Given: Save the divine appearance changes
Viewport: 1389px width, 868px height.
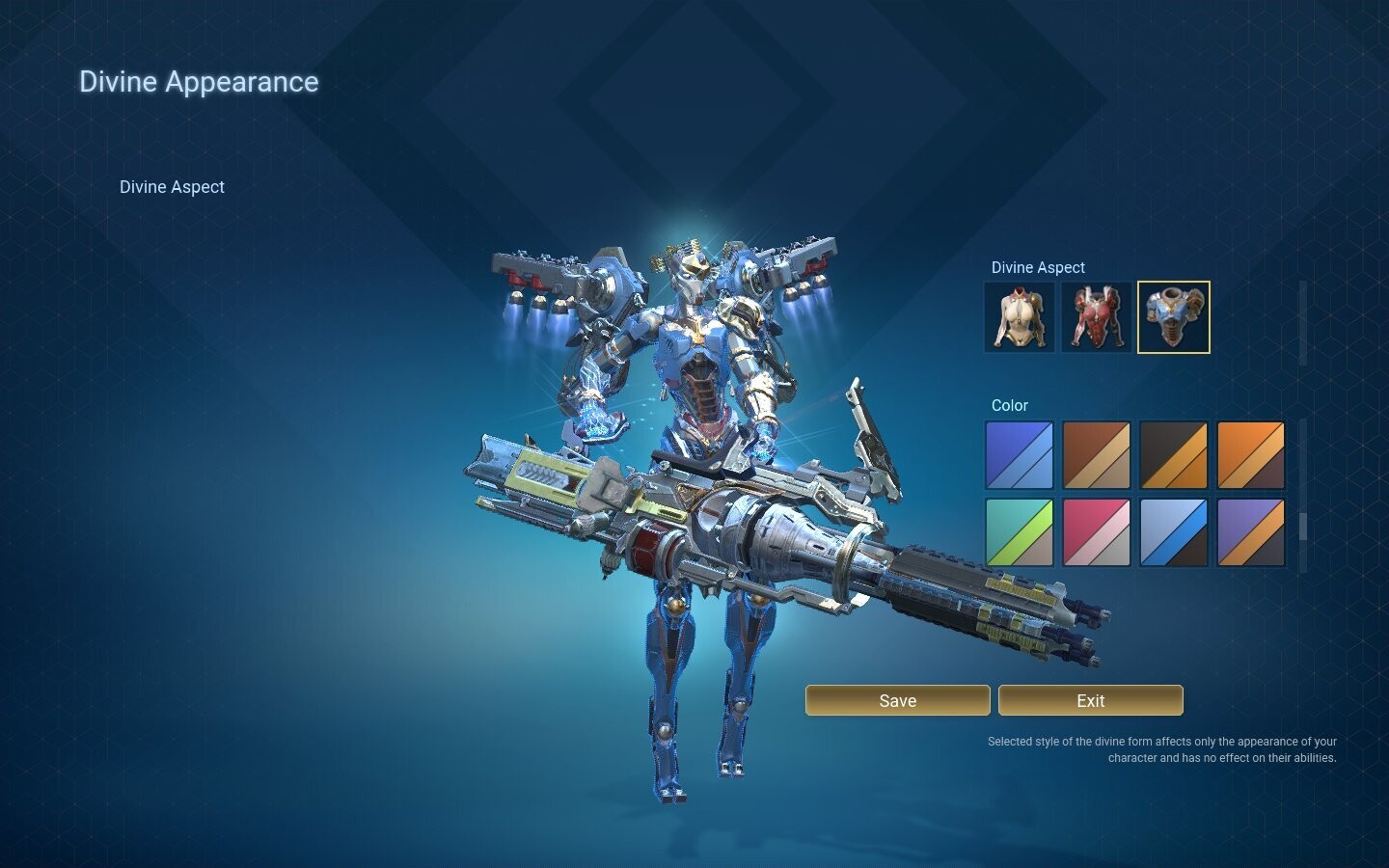Looking at the screenshot, I should pyautogui.click(x=897, y=700).
